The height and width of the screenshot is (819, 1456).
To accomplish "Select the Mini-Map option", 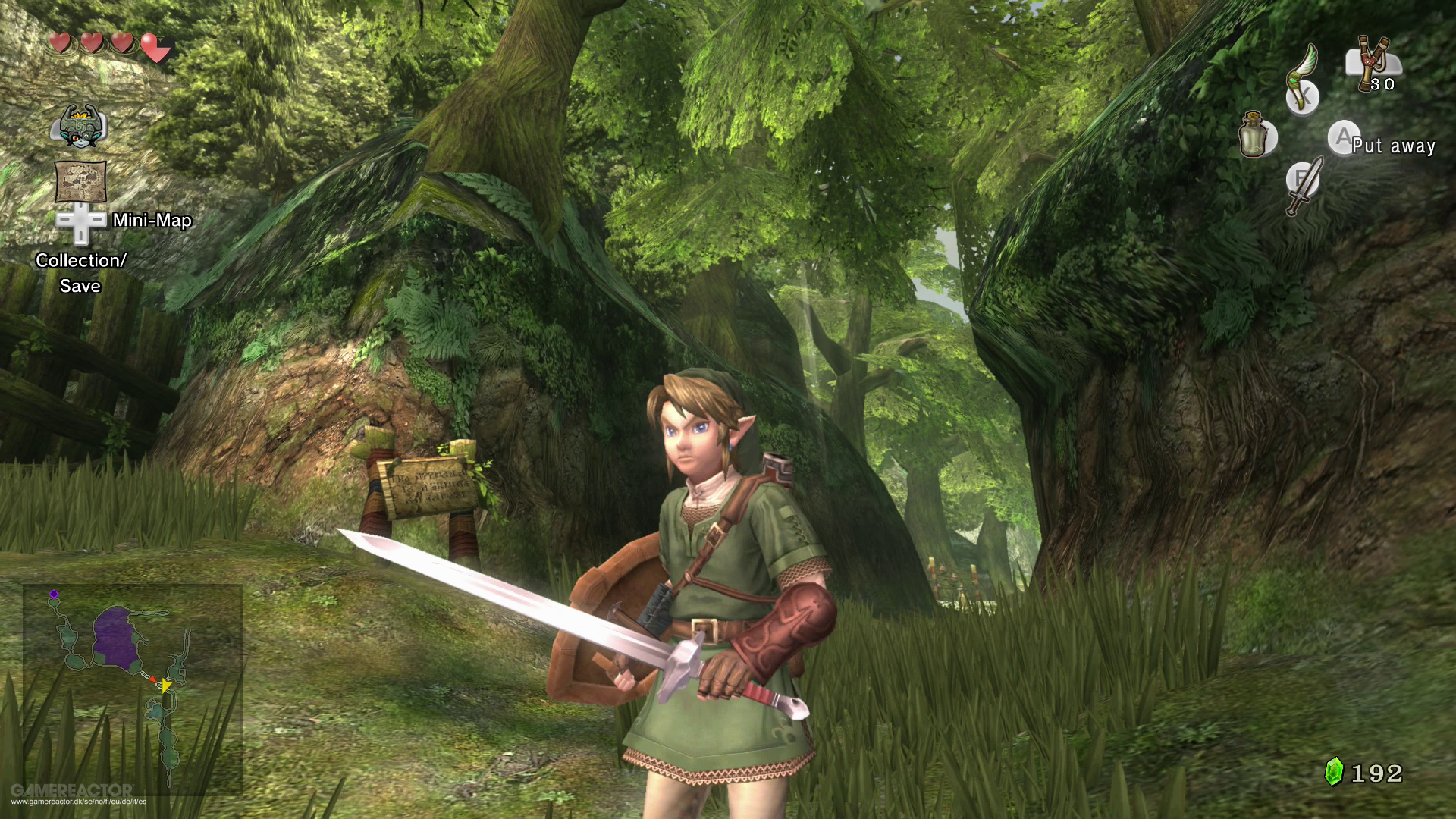I will click(x=152, y=221).
